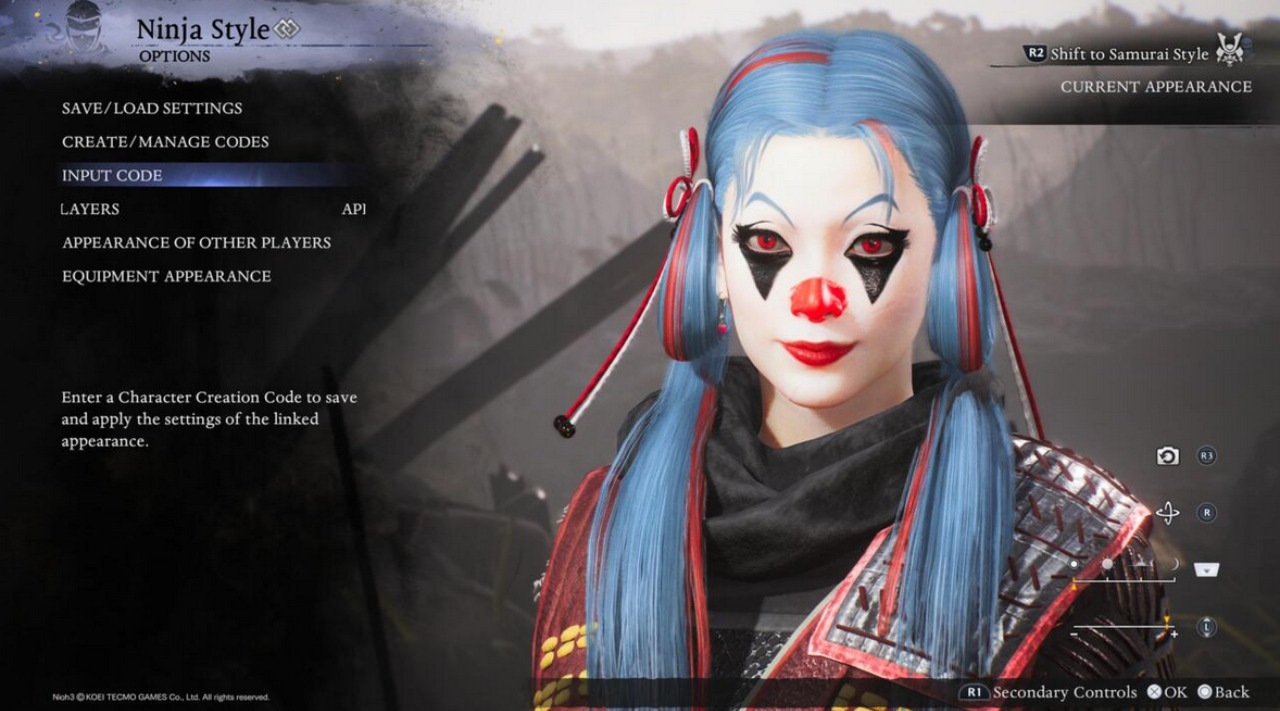Go back using the Back label

click(1223, 692)
